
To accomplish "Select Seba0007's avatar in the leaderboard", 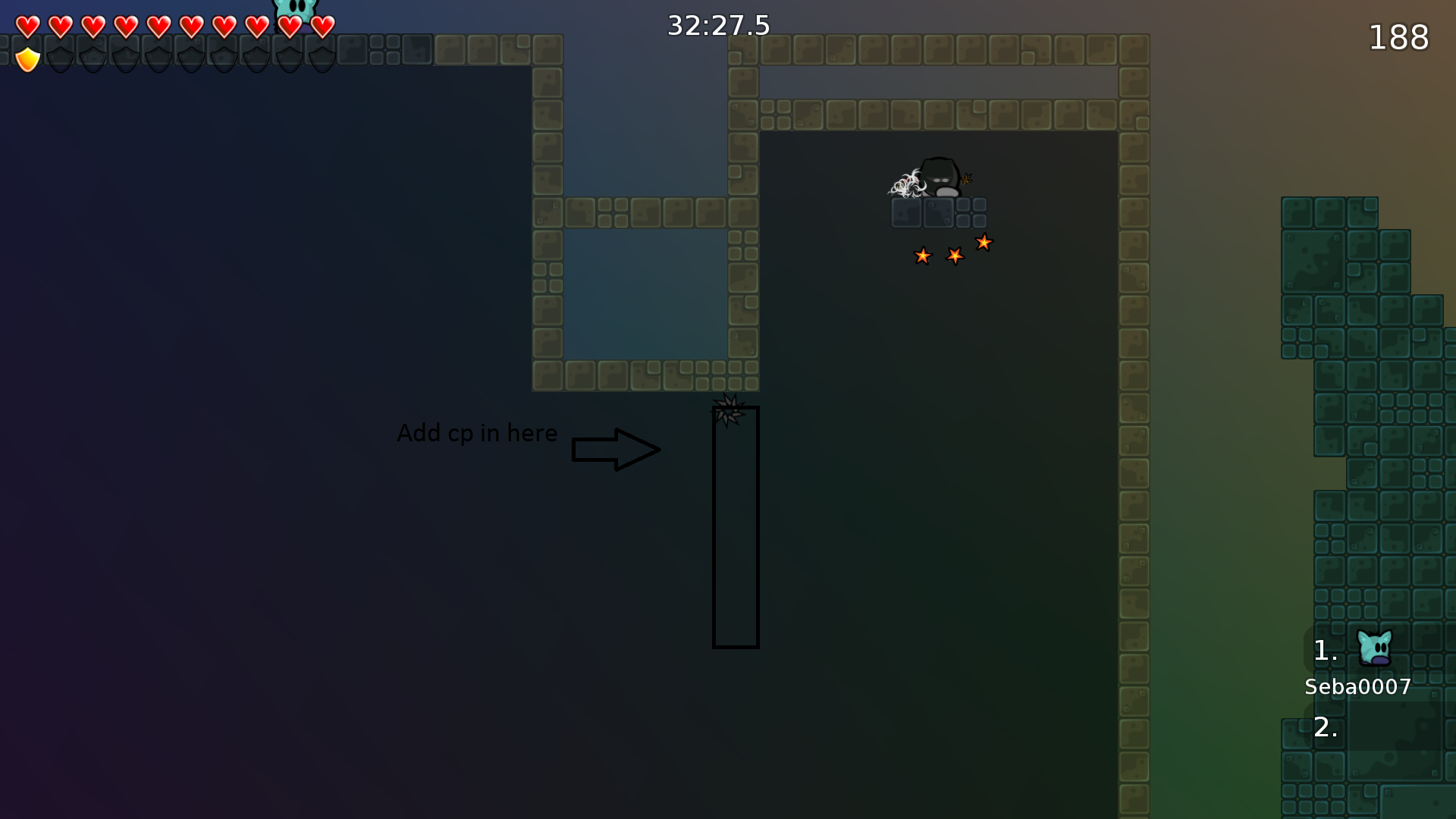I will 1376,648.
